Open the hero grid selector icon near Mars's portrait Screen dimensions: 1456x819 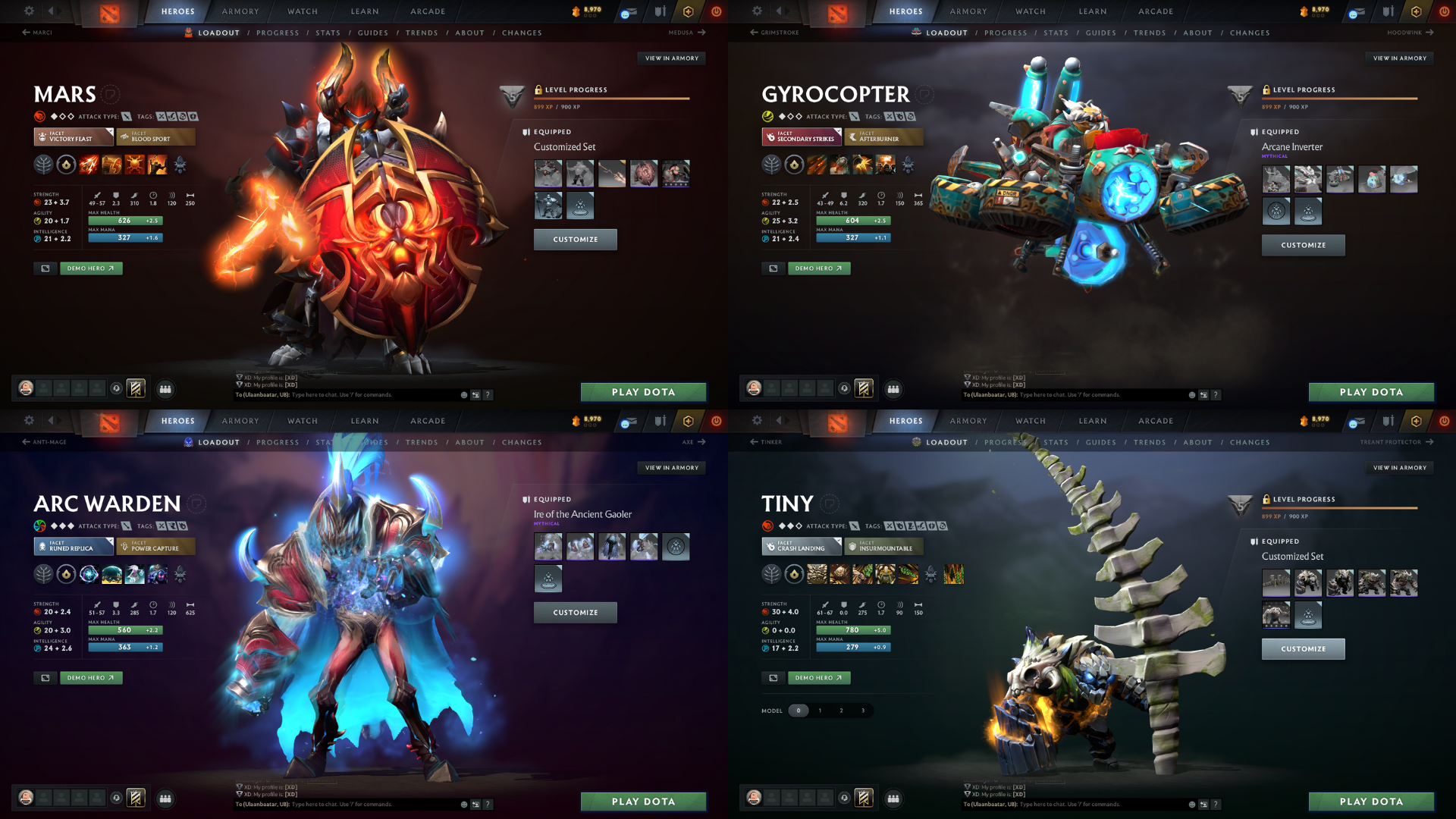click(x=165, y=389)
